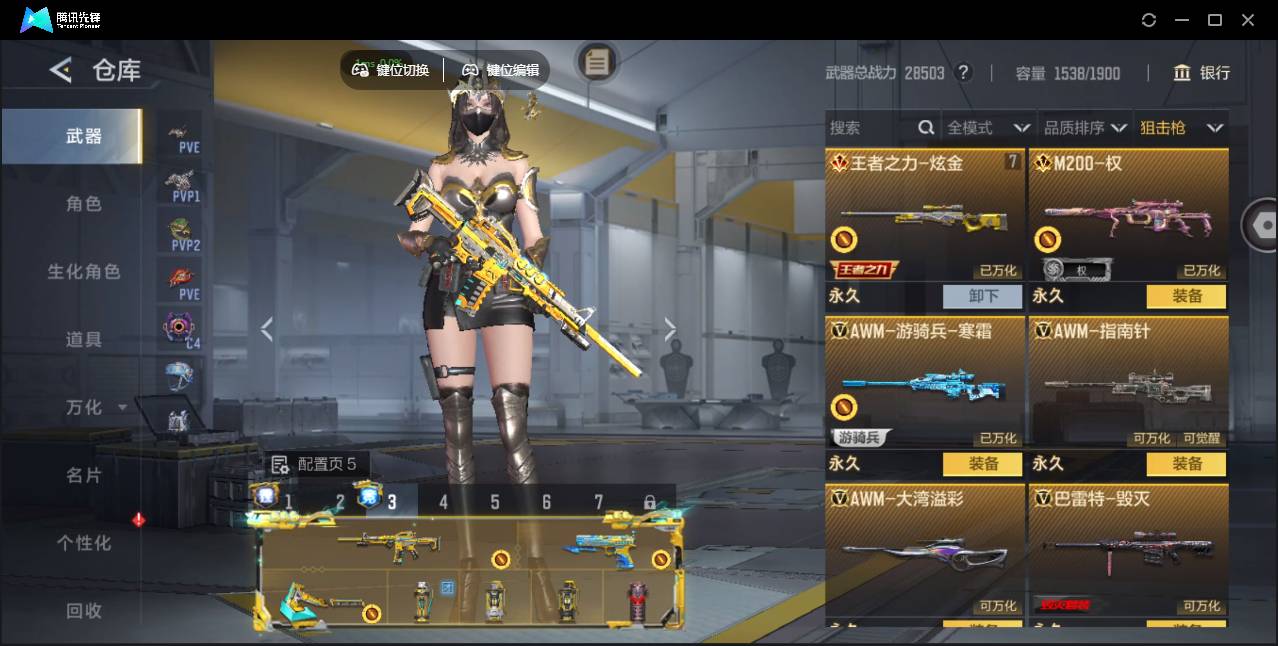This screenshot has width=1278, height=646.
Task: Open the 道具 items category
Action: point(84,340)
